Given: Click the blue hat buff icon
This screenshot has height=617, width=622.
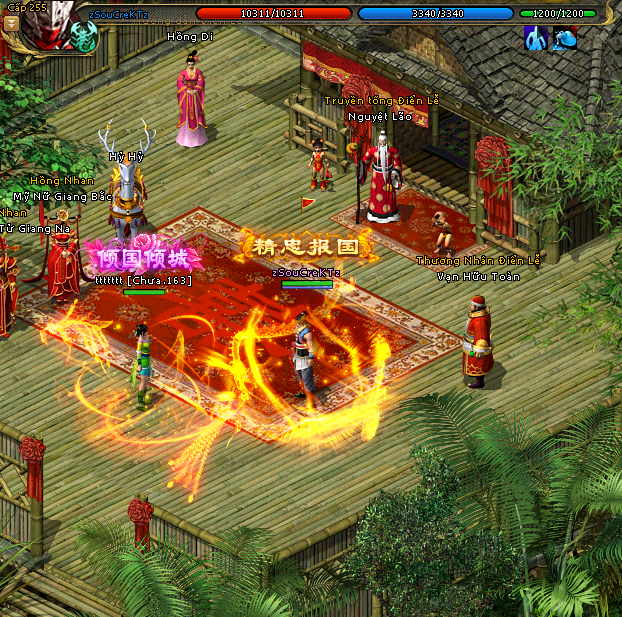Looking at the screenshot, I should coord(565,38).
